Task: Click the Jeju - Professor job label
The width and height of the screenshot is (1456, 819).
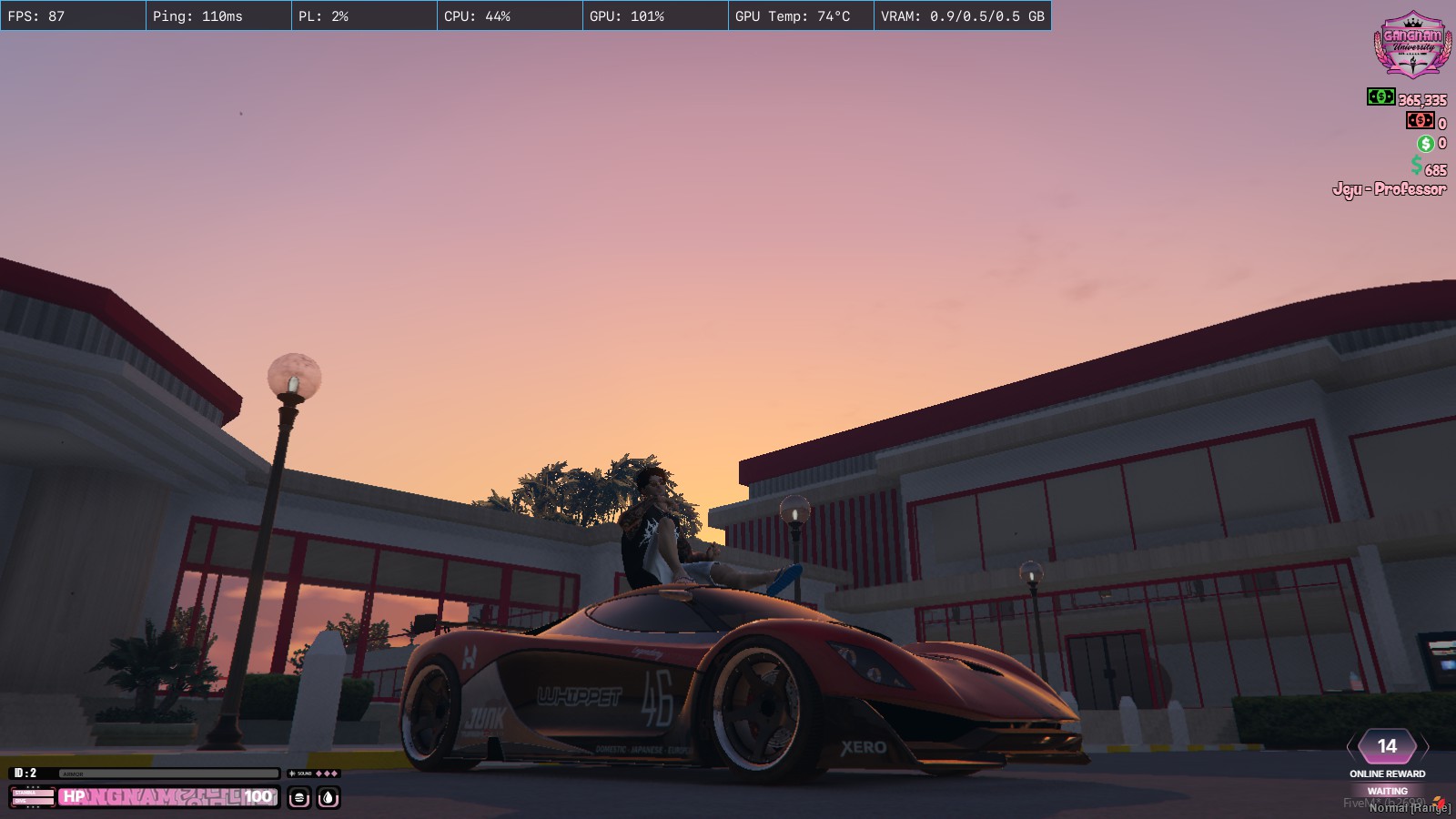Action: pos(1389,189)
